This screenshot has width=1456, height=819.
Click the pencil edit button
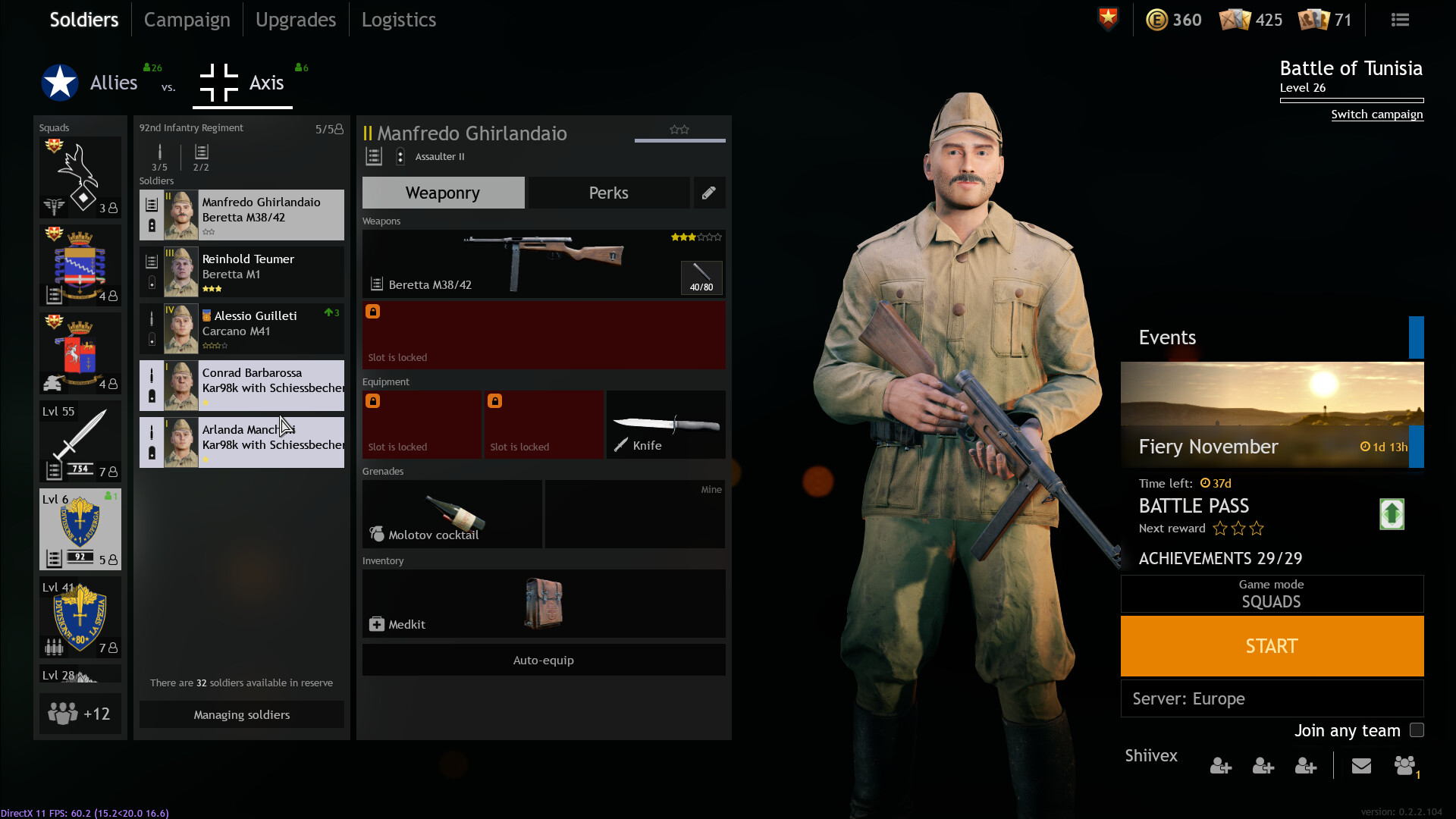point(708,193)
